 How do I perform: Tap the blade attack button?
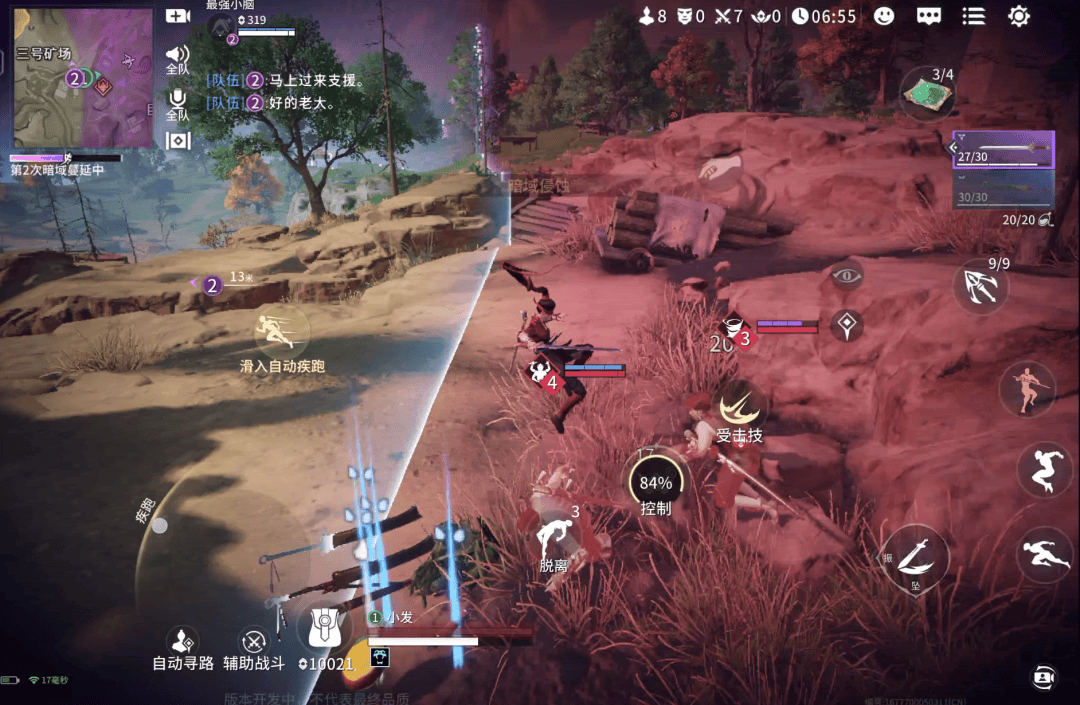click(x=915, y=557)
